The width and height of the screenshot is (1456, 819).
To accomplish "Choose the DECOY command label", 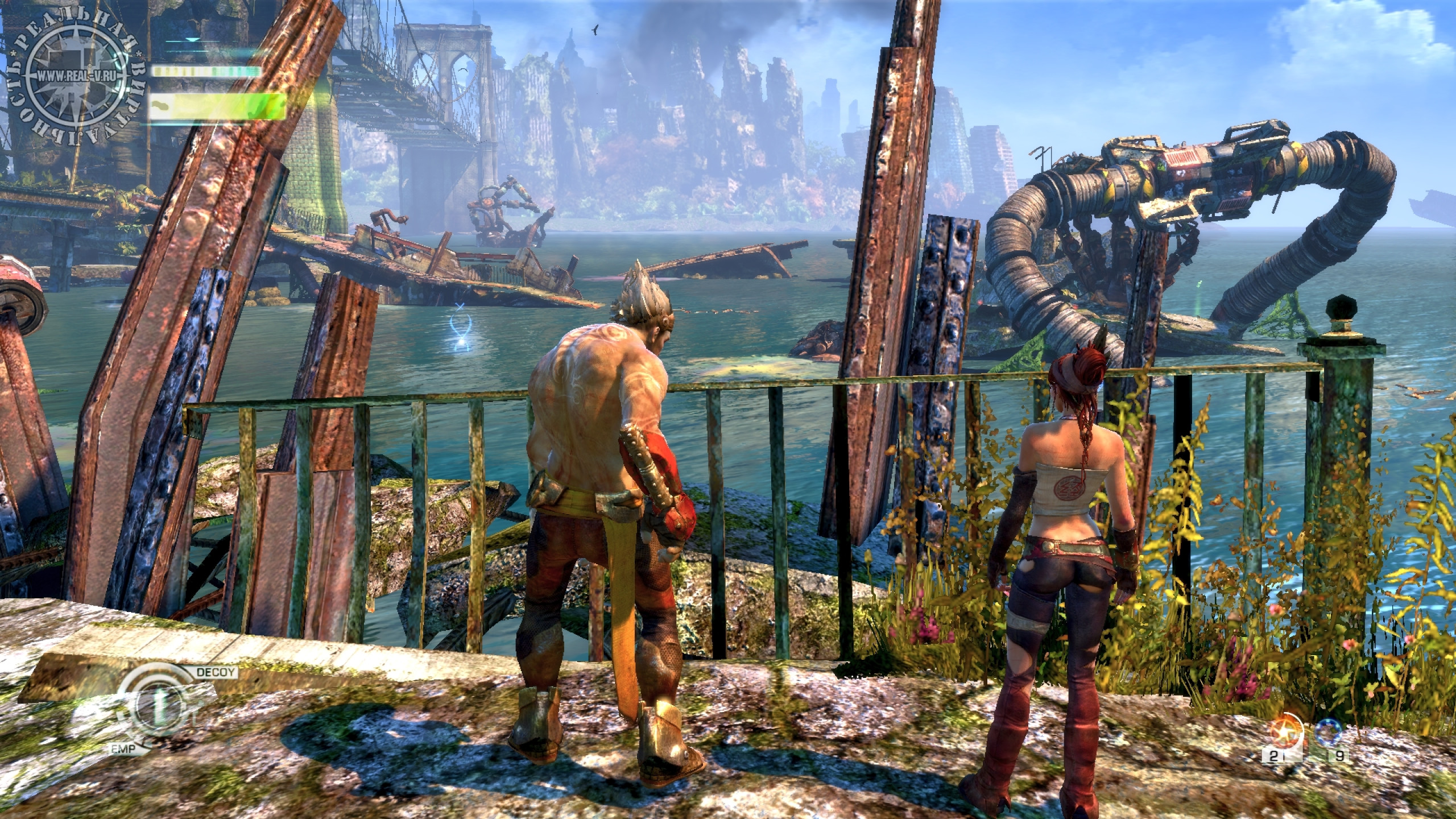I will (216, 672).
